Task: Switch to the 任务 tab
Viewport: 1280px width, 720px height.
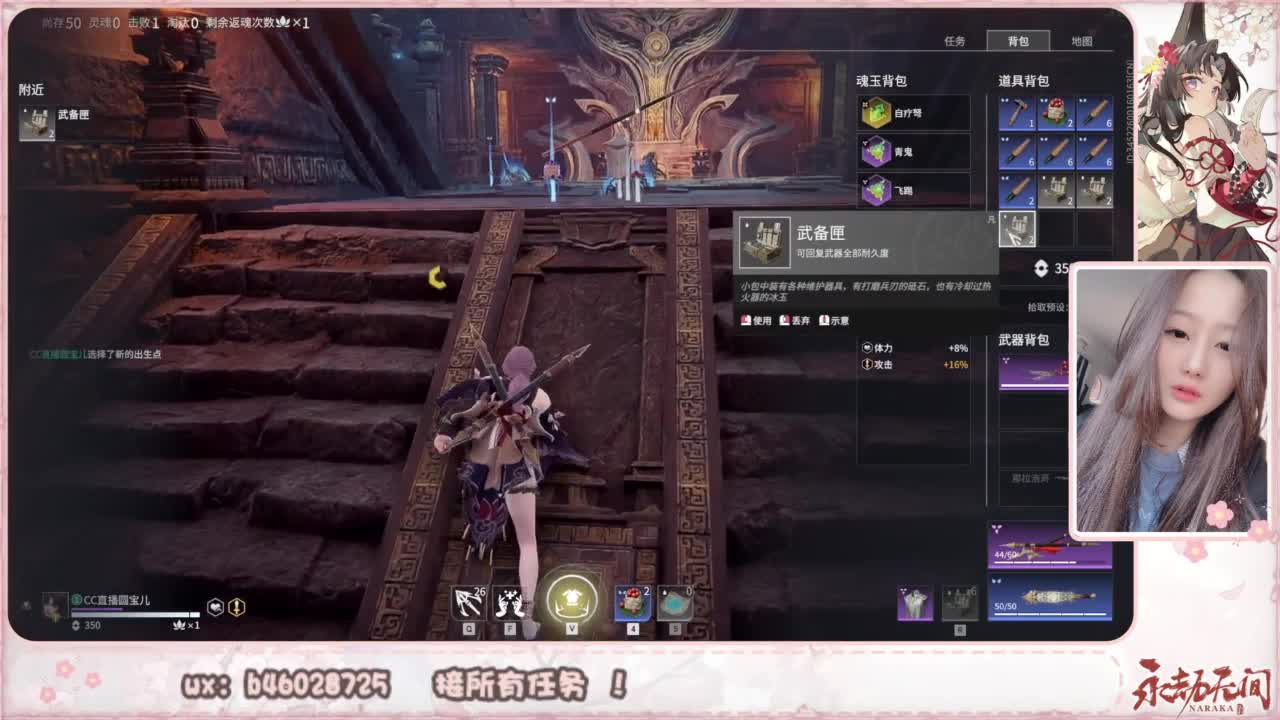Action: 956,41
